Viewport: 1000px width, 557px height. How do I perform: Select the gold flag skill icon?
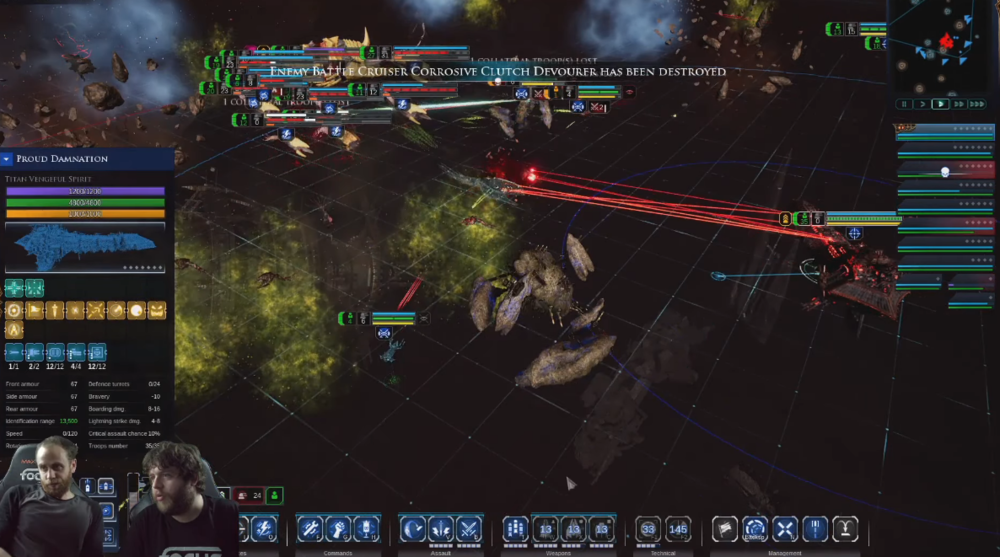(x=34, y=311)
